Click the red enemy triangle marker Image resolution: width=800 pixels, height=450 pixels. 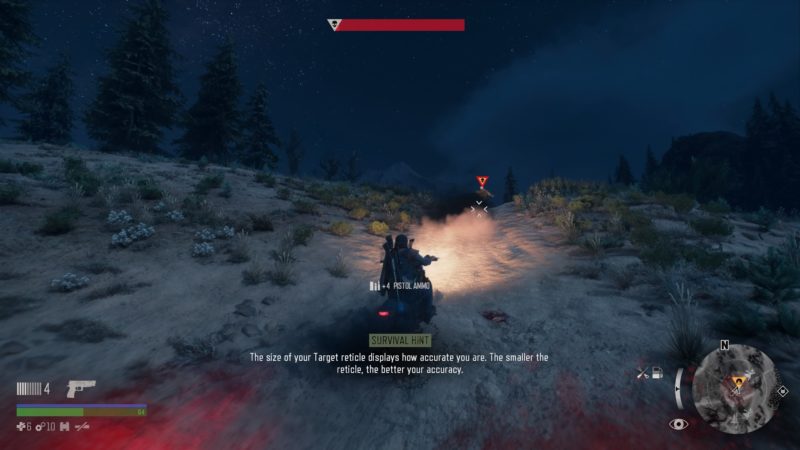click(x=482, y=181)
